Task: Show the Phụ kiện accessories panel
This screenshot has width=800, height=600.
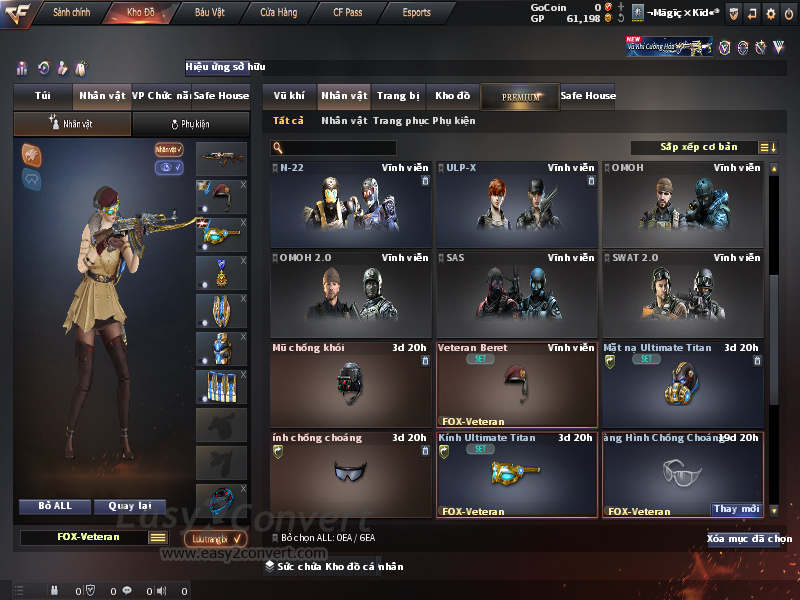Action: click(190, 124)
